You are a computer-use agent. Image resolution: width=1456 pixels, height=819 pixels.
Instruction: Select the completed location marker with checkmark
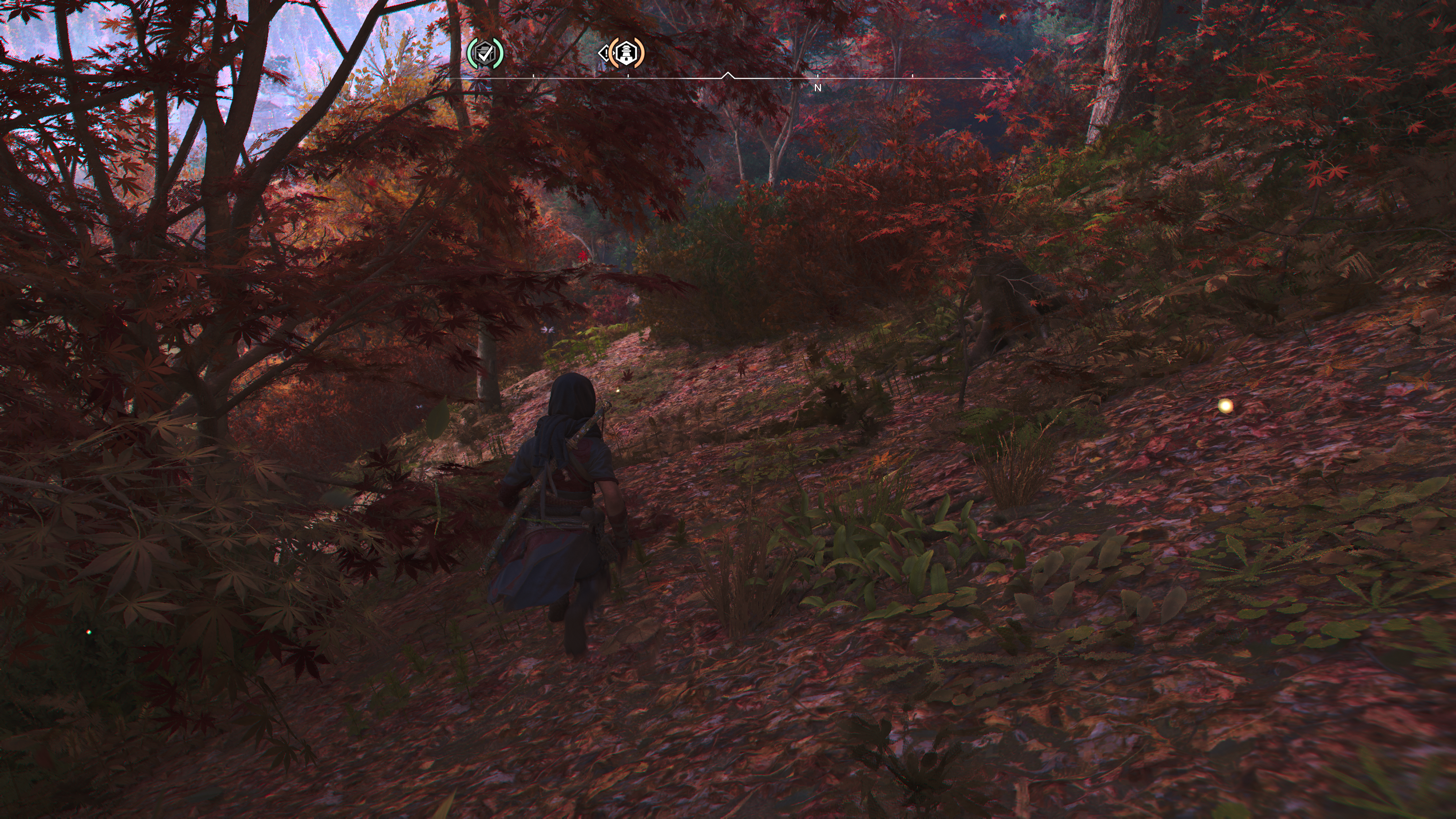(x=485, y=54)
